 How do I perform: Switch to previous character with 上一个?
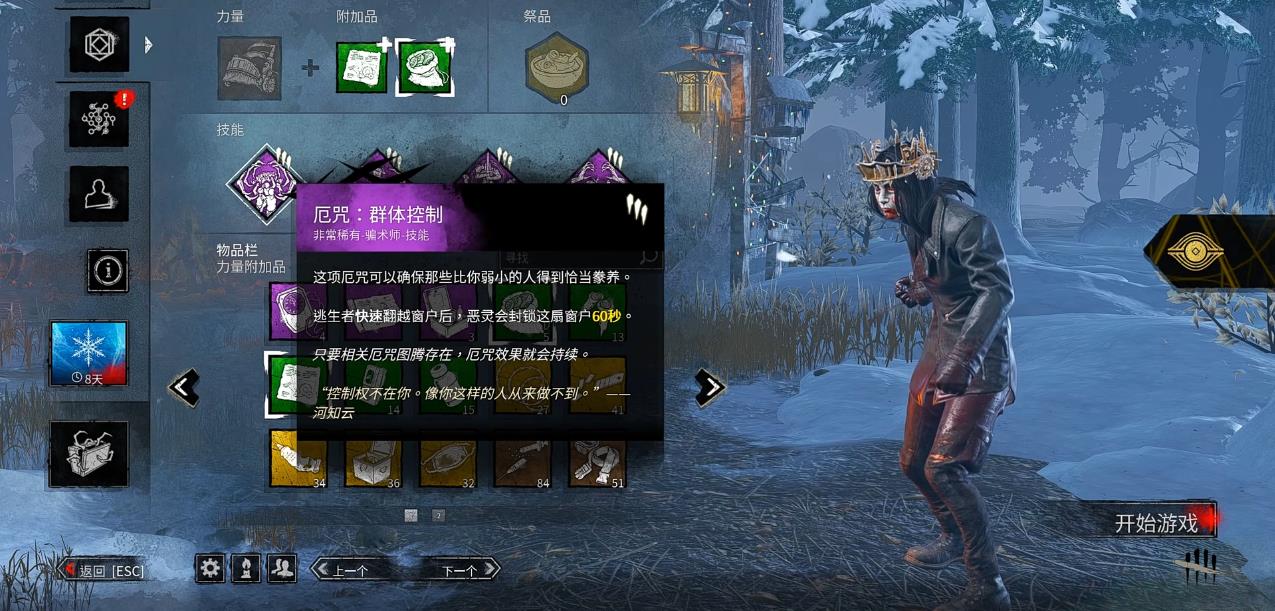coord(350,570)
